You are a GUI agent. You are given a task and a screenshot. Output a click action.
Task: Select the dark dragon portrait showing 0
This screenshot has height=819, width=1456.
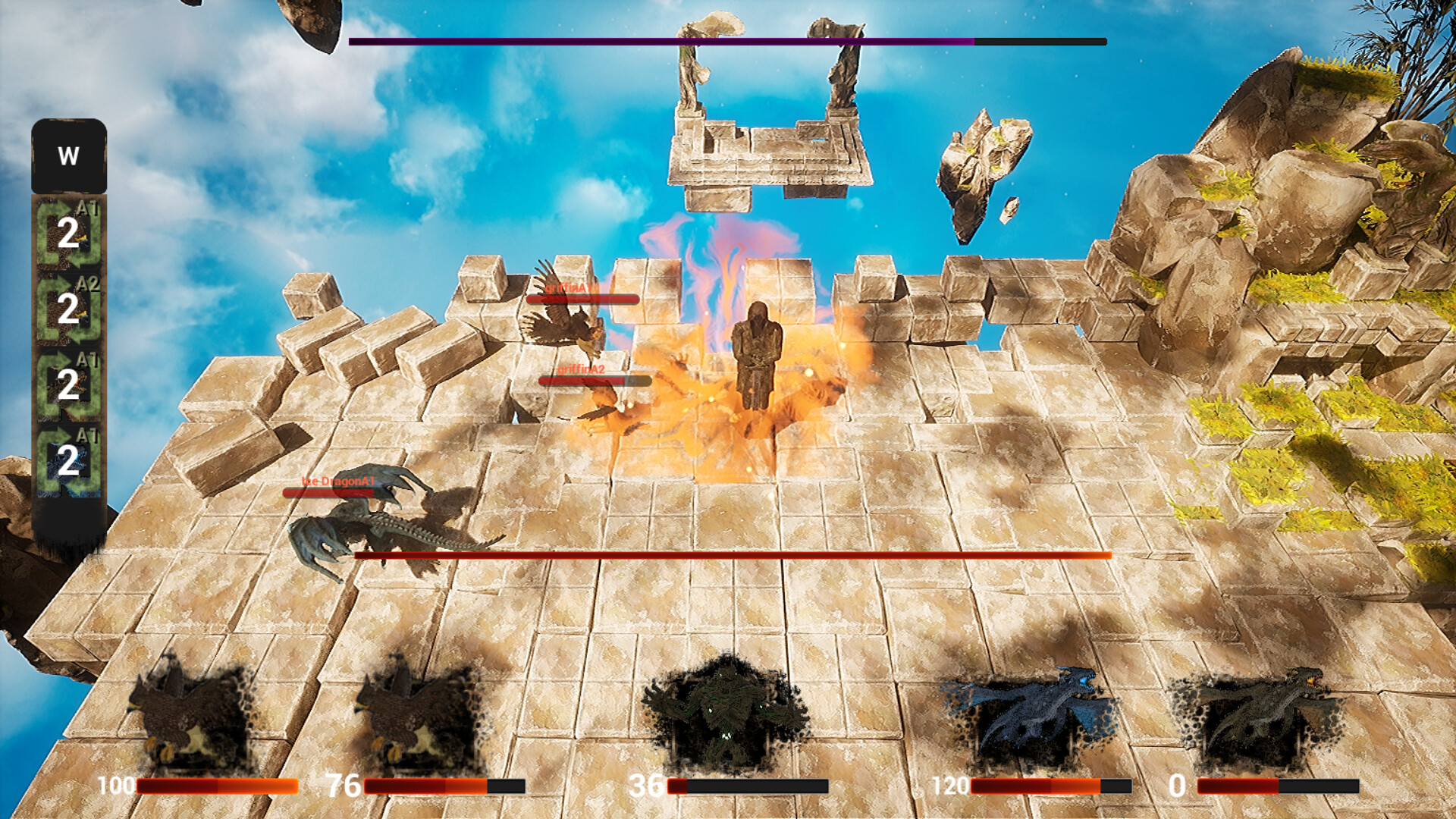(1259, 713)
